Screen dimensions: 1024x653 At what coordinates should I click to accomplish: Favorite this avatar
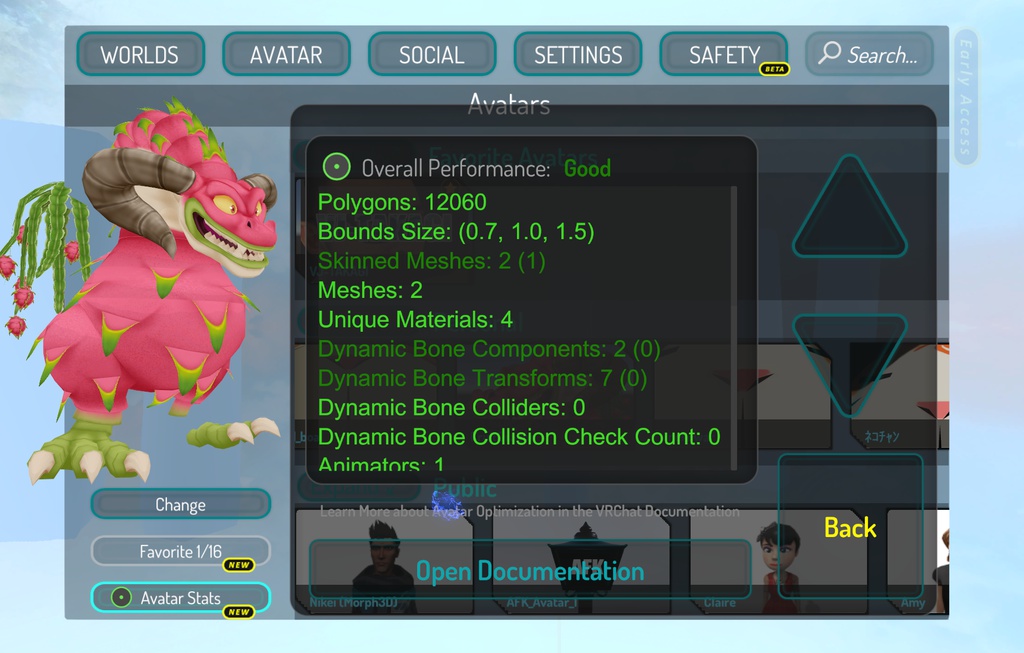click(180, 551)
